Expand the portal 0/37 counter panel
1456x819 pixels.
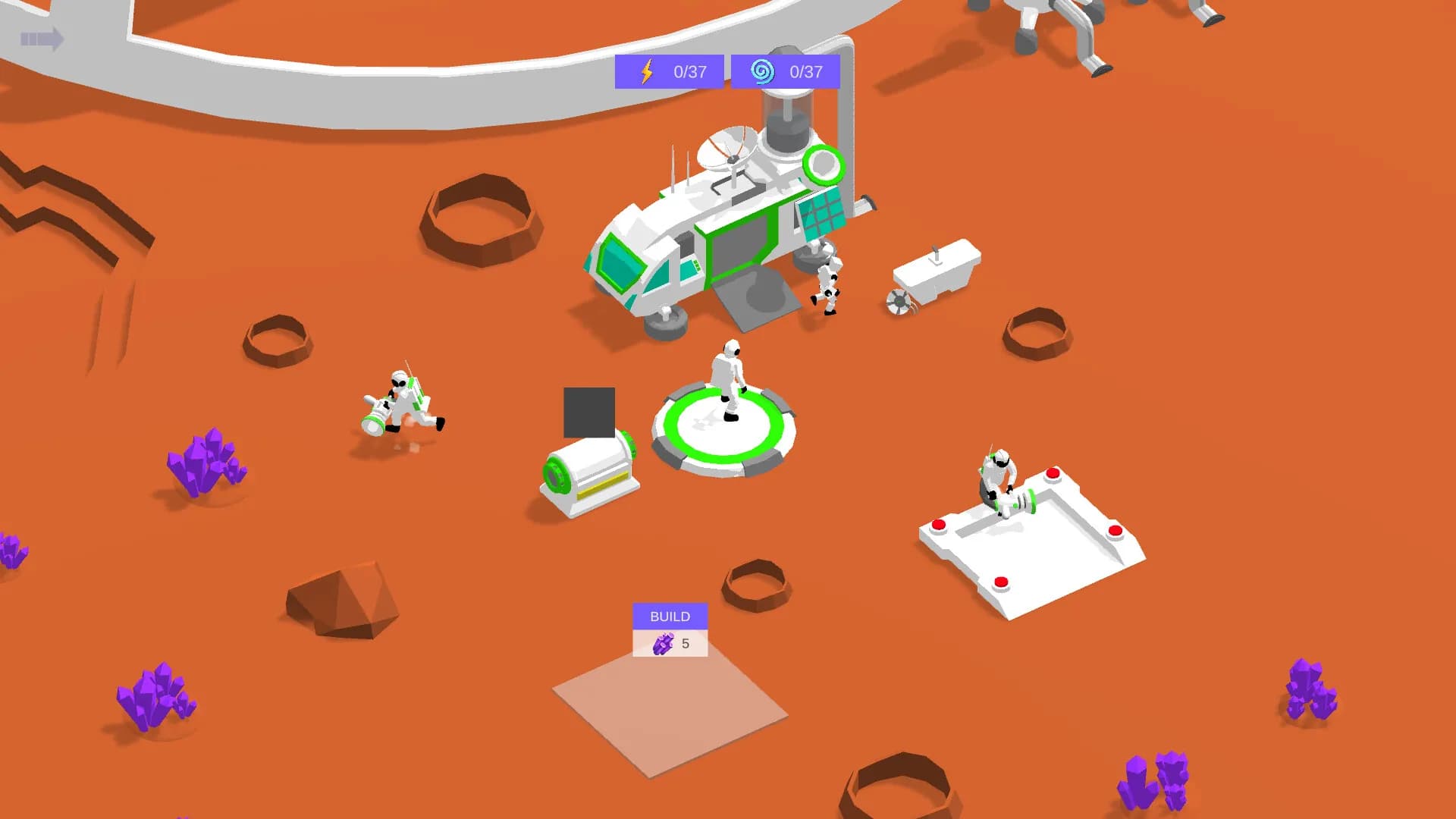[x=785, y=71]
